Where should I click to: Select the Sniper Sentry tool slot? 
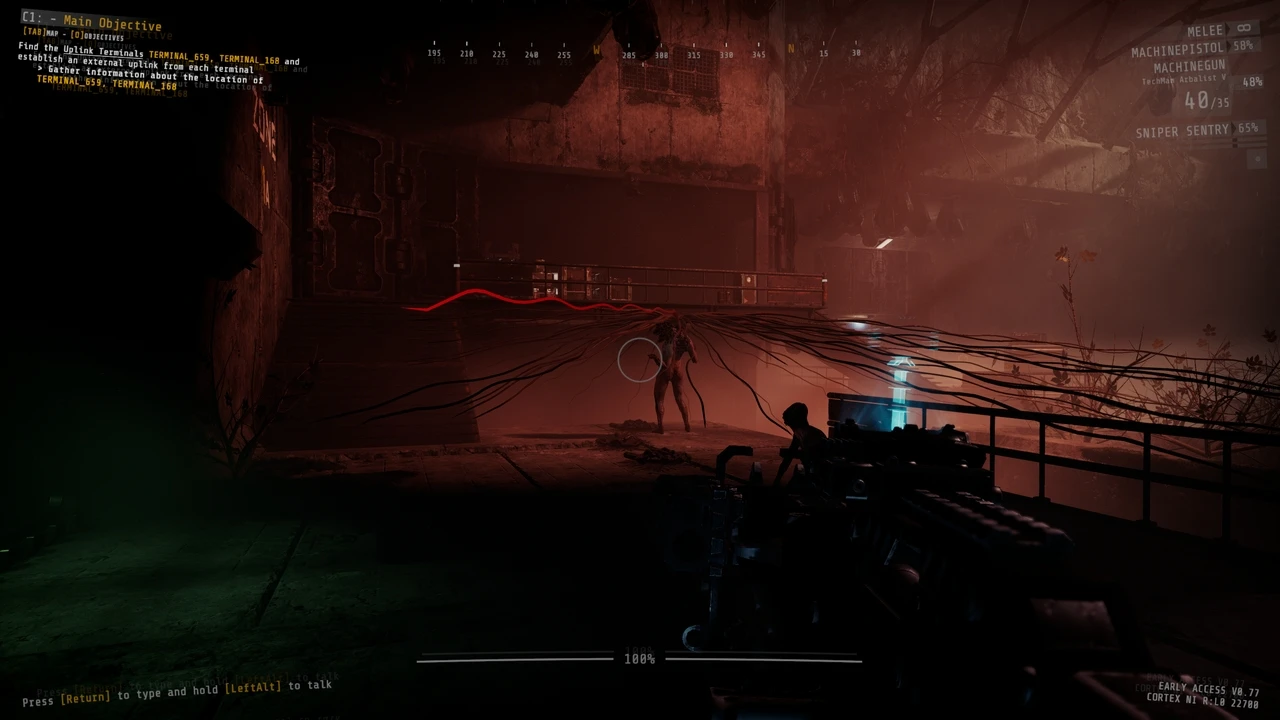1181,131
